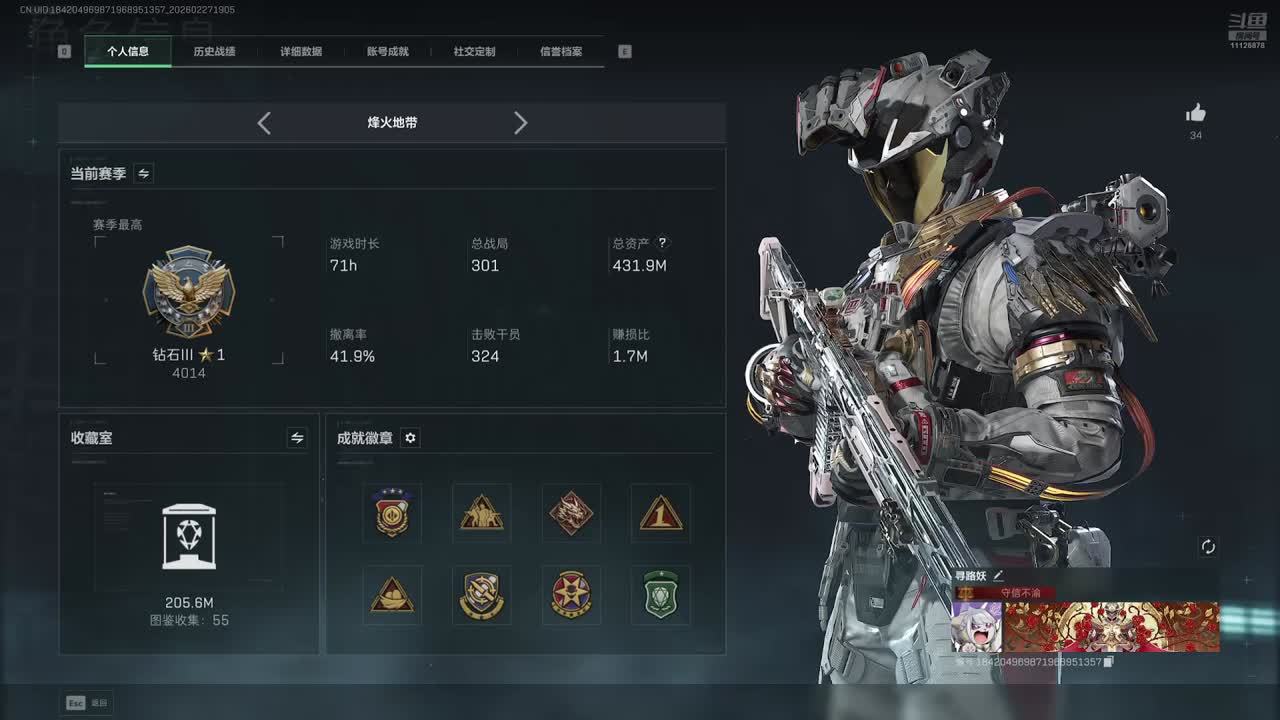
Task: Click the player avatar portrait
Action: pos(976,627)
